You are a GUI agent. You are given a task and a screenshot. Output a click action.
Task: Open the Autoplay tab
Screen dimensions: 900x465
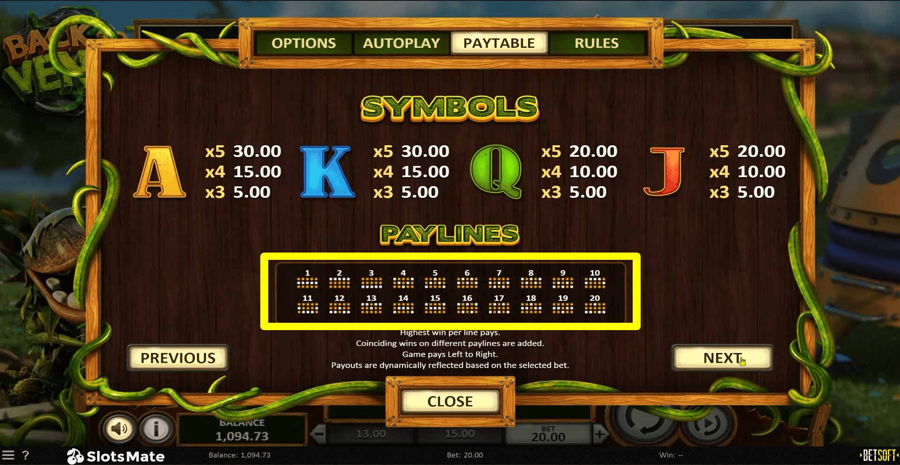click(401, 43)
